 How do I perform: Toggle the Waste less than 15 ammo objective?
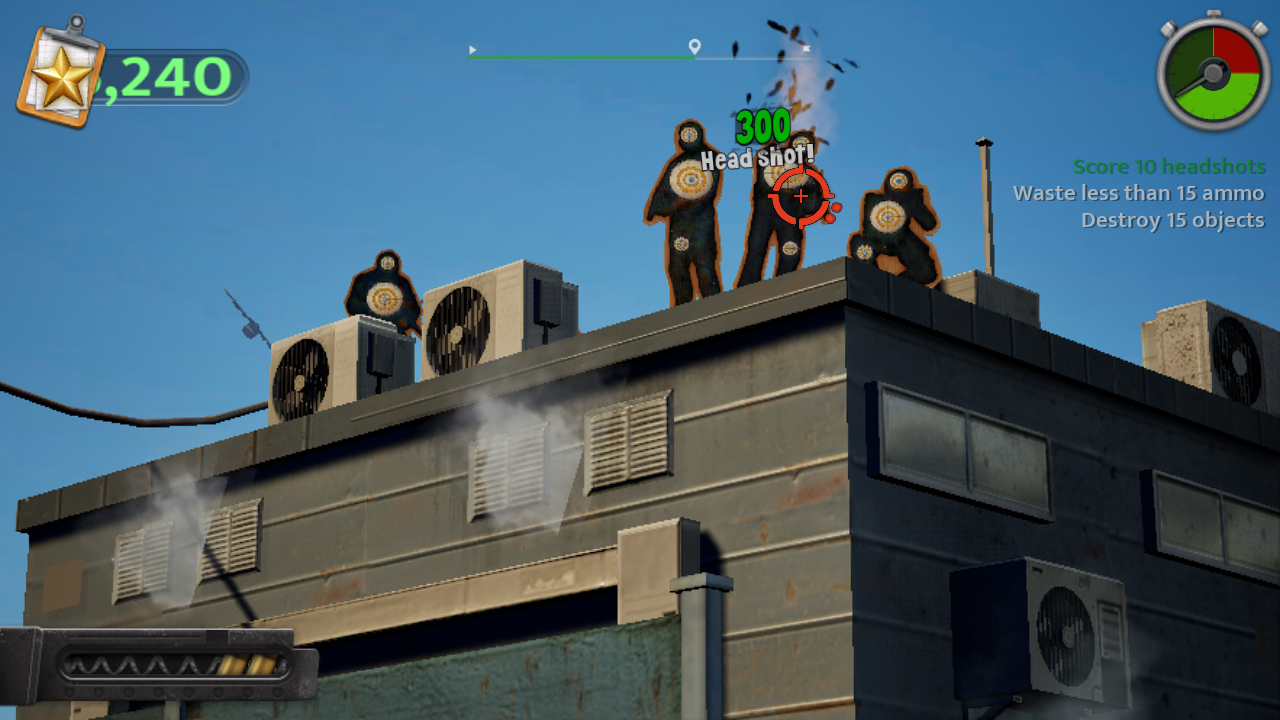pos(1139,193)
